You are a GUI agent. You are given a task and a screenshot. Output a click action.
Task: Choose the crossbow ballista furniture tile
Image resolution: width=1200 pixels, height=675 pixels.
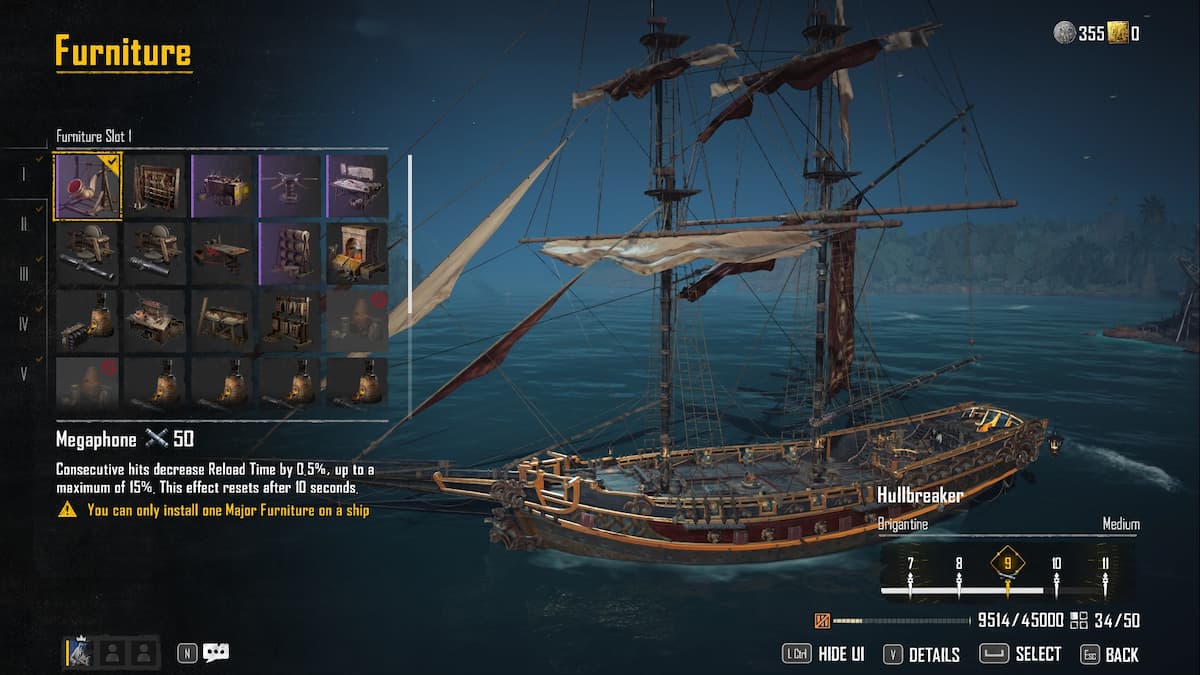tap(290, 185)
